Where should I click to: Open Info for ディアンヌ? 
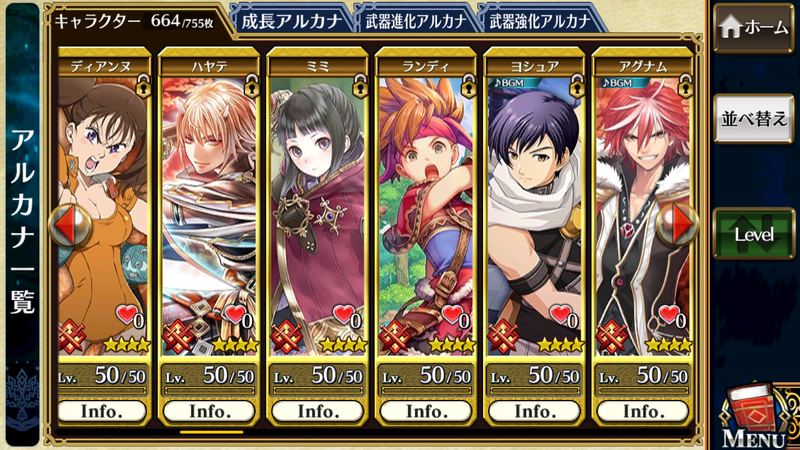pos(103,411)
